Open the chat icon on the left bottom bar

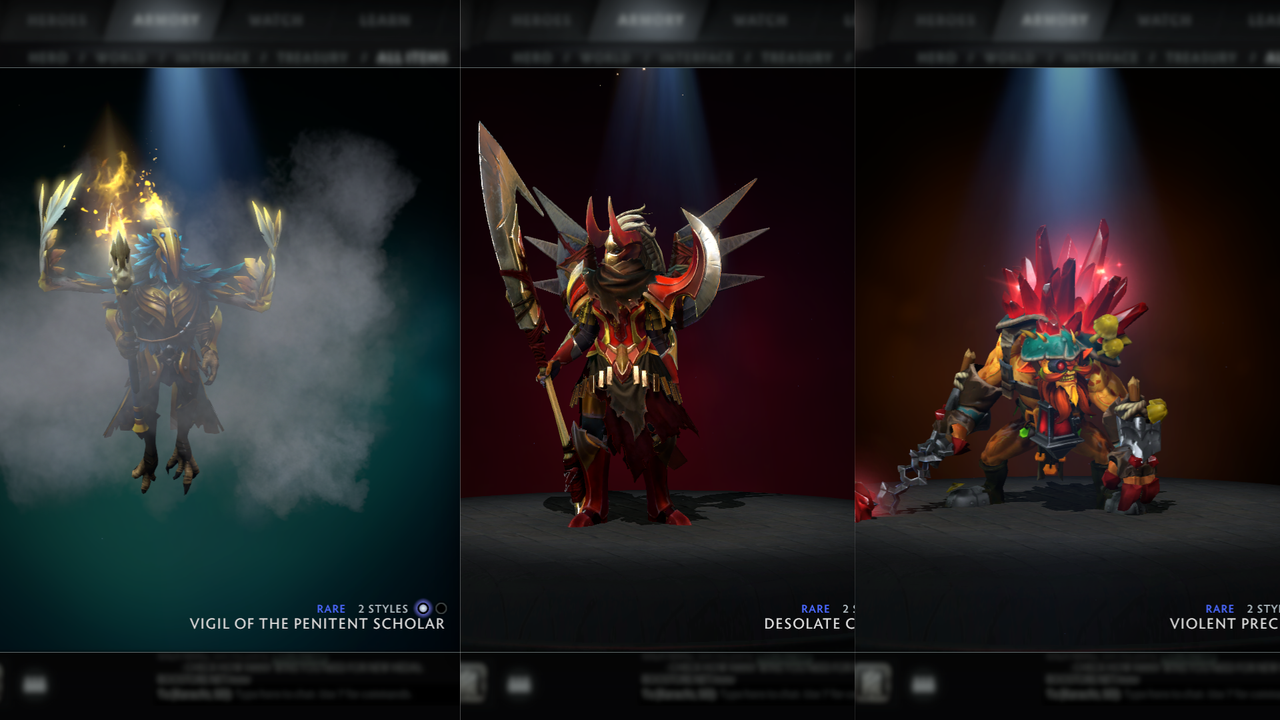tap(35, 686)
